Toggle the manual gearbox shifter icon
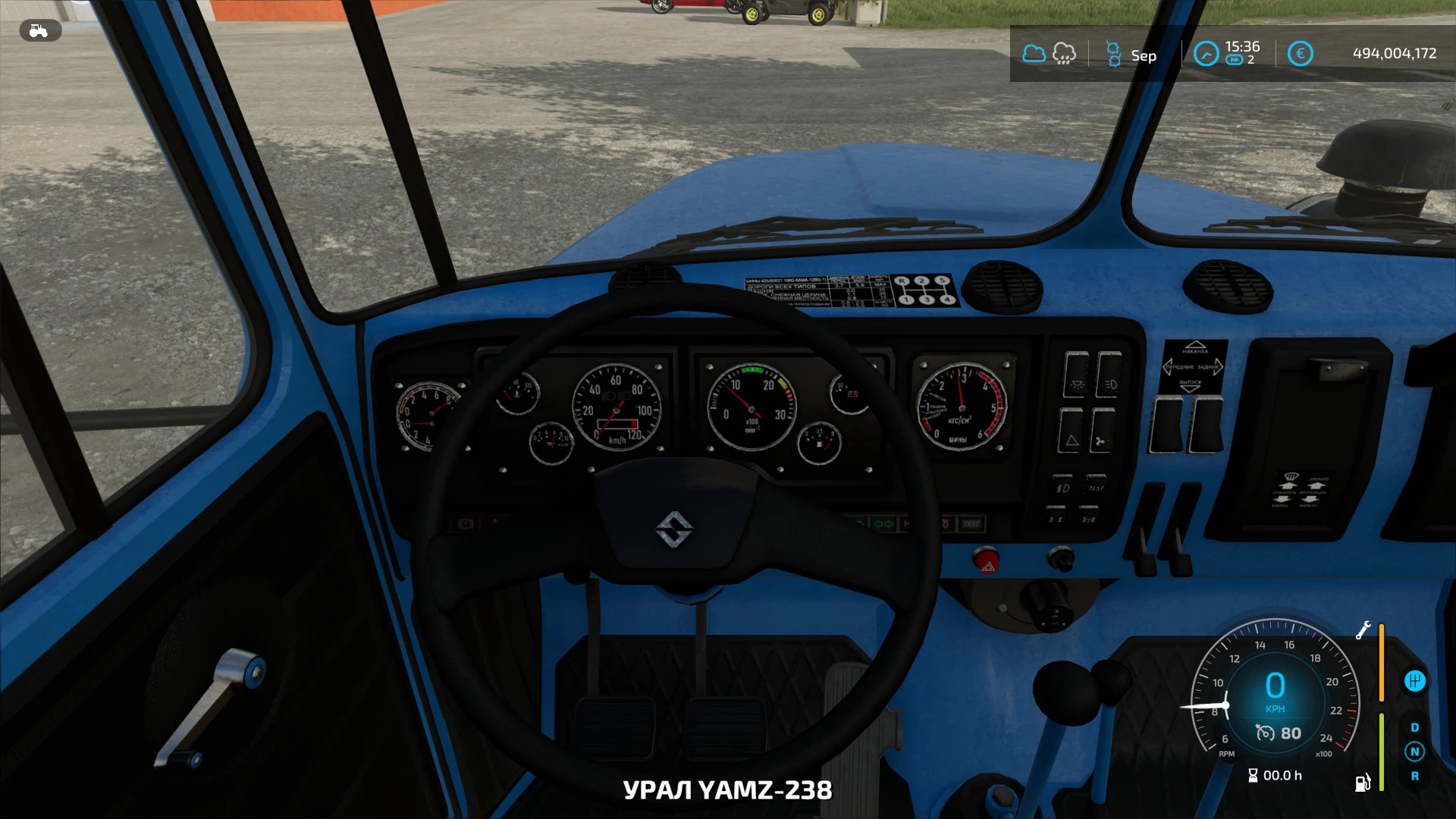1456x819 pixels. click(x=1414, y=681)
